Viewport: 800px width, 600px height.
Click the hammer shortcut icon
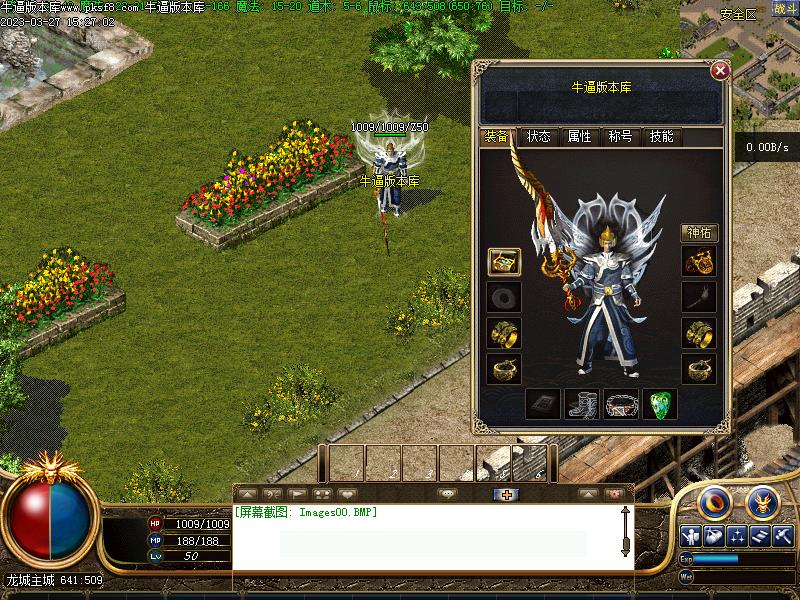pos(784,535)
